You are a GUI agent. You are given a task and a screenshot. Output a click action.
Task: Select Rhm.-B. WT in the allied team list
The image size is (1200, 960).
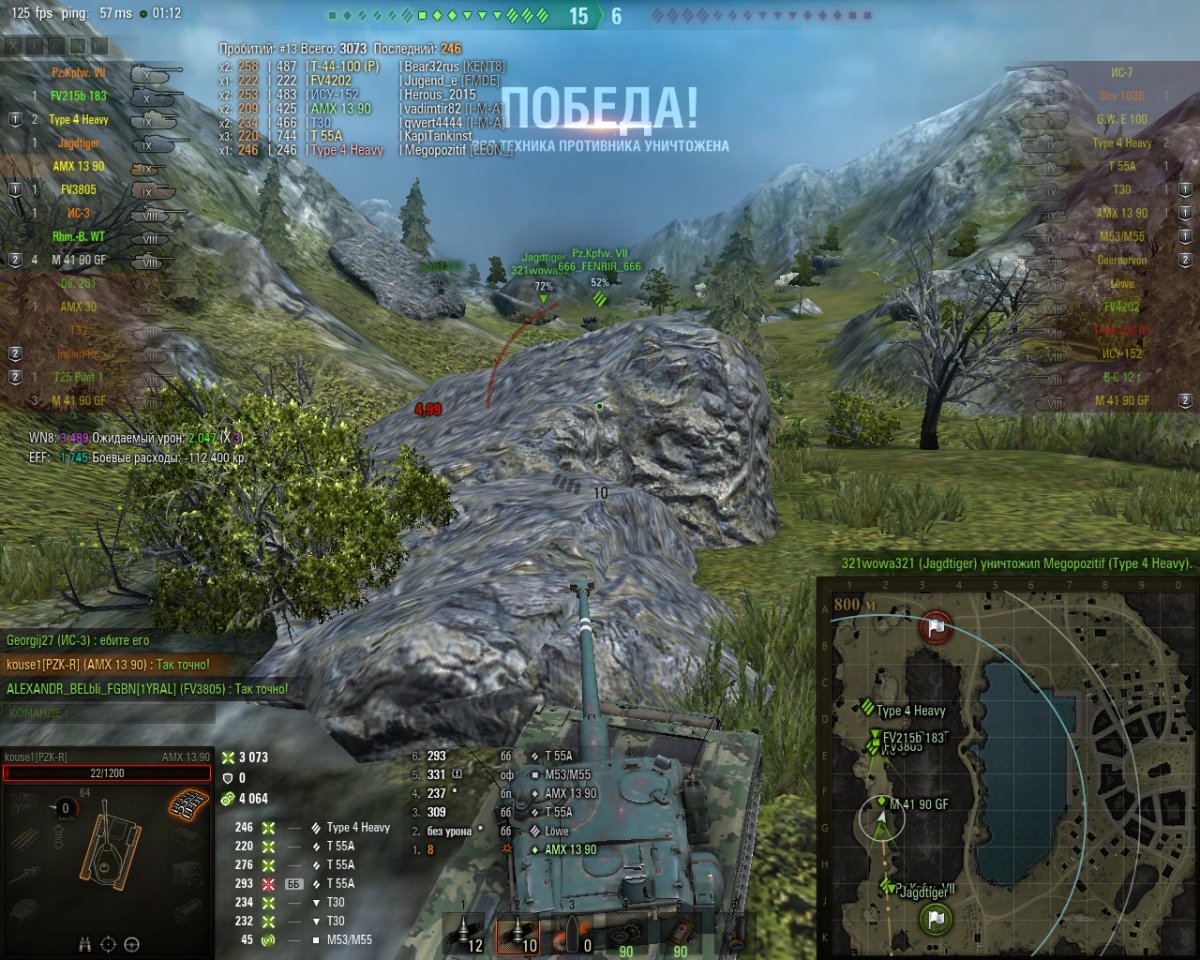click(x=78, y=237)
